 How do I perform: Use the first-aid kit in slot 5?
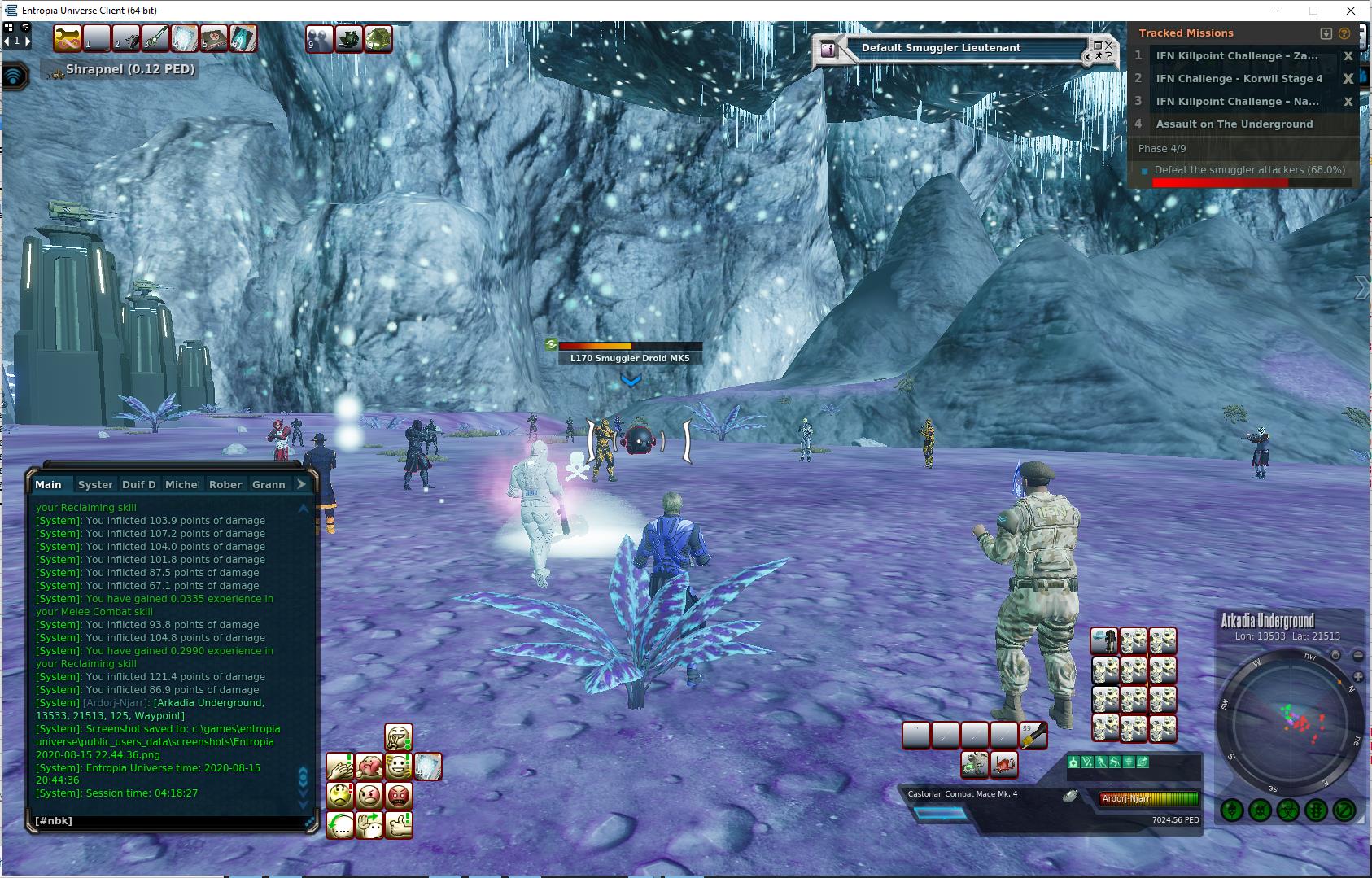214,38
